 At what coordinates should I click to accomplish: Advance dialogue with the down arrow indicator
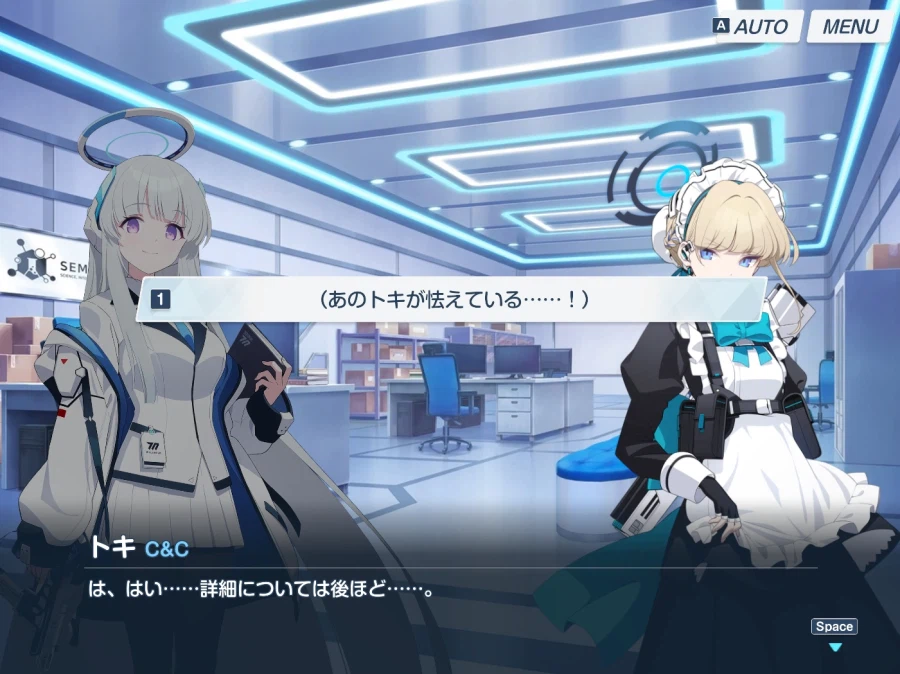835,647
